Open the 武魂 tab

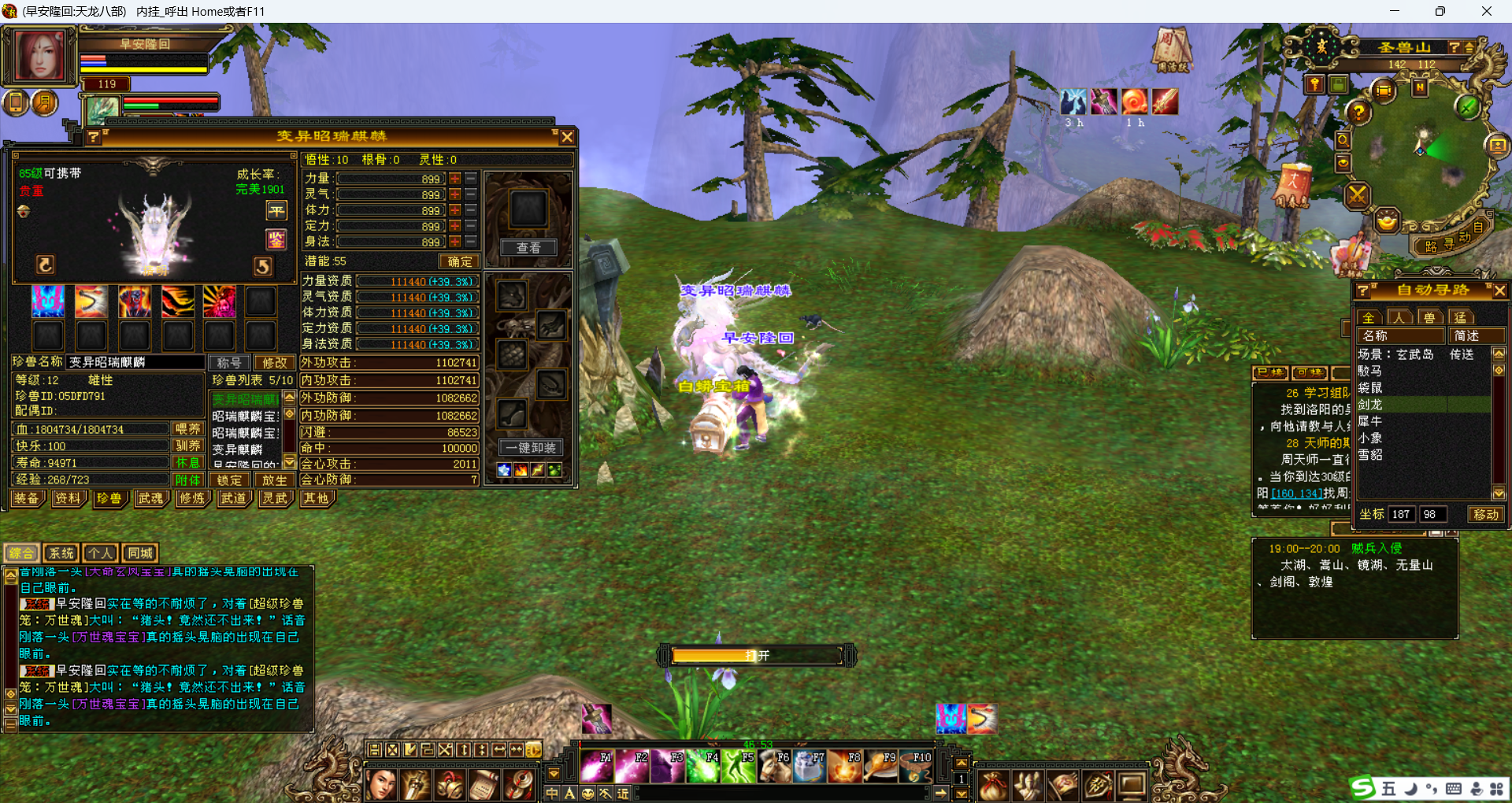(150, 498)
